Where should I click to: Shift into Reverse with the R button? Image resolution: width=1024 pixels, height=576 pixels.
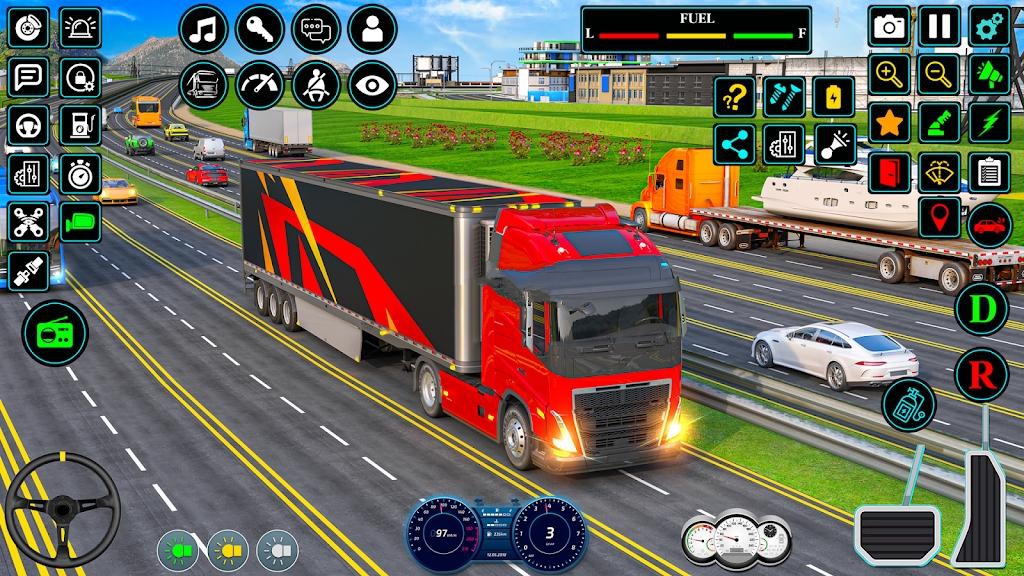(x=981, y=375)
